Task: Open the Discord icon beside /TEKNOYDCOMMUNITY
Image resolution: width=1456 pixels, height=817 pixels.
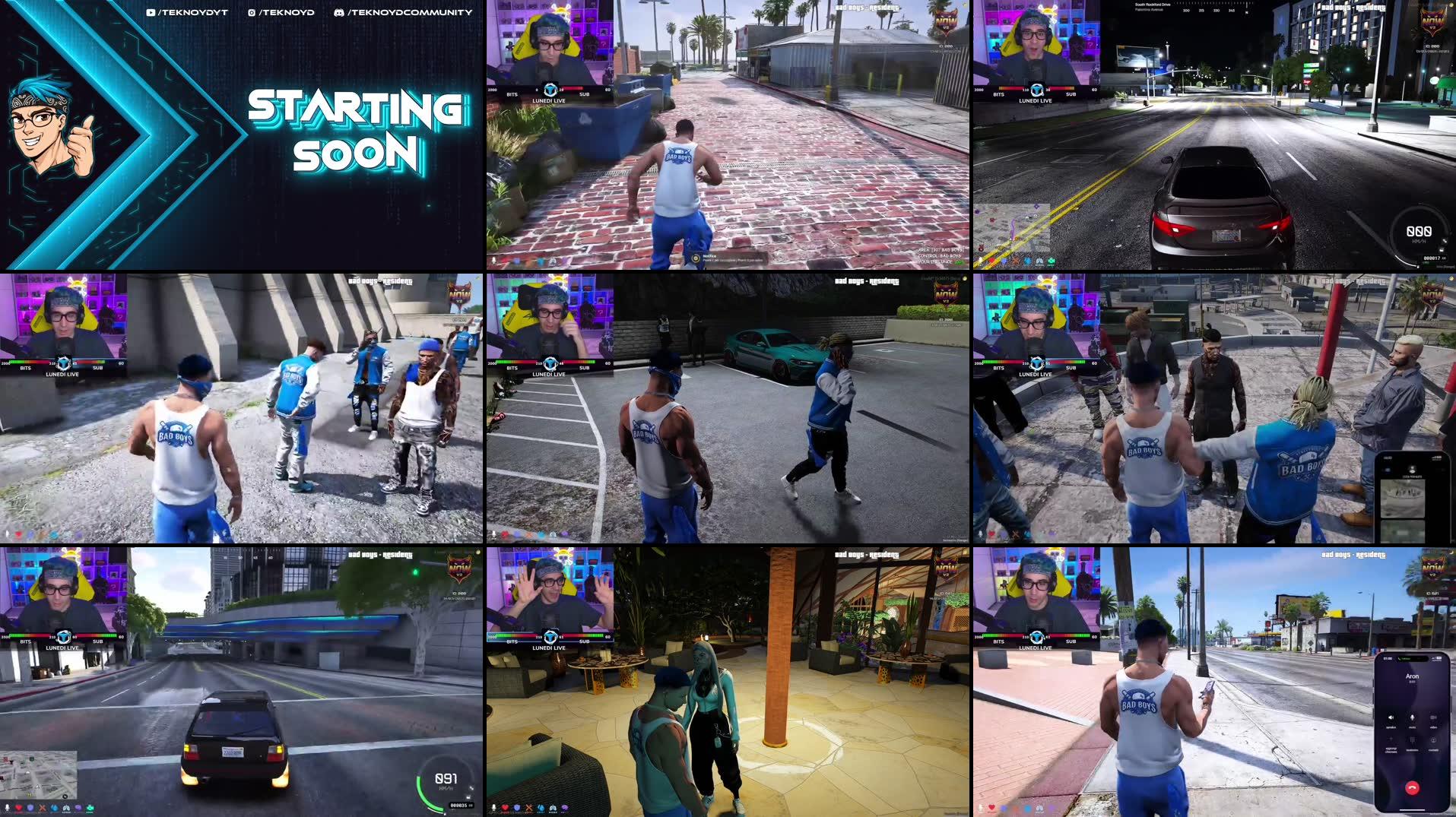Action: tap(338, 11)
